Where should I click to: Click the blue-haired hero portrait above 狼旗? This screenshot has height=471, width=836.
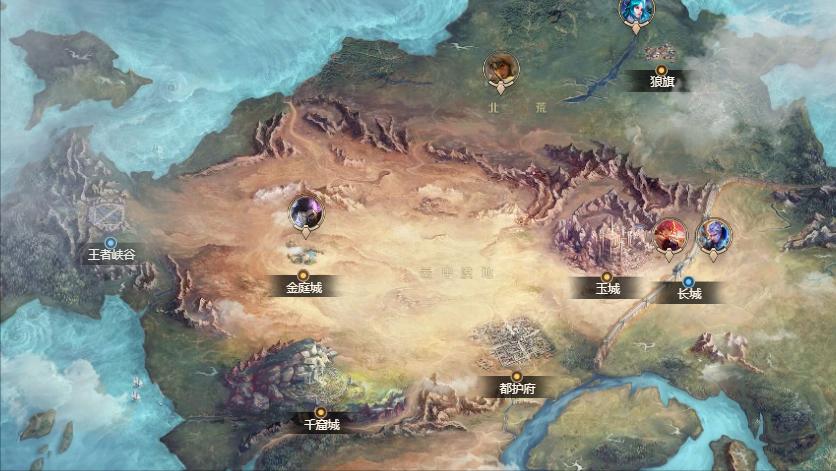637,12
